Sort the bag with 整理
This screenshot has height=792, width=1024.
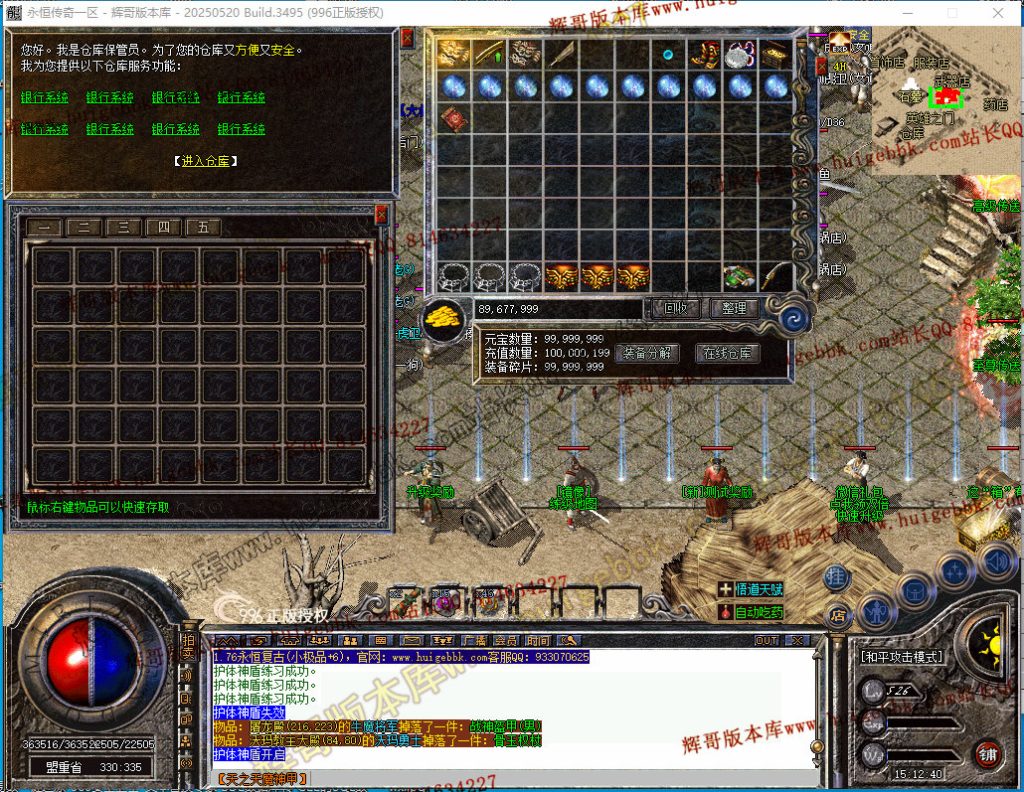tap(734, 309)
